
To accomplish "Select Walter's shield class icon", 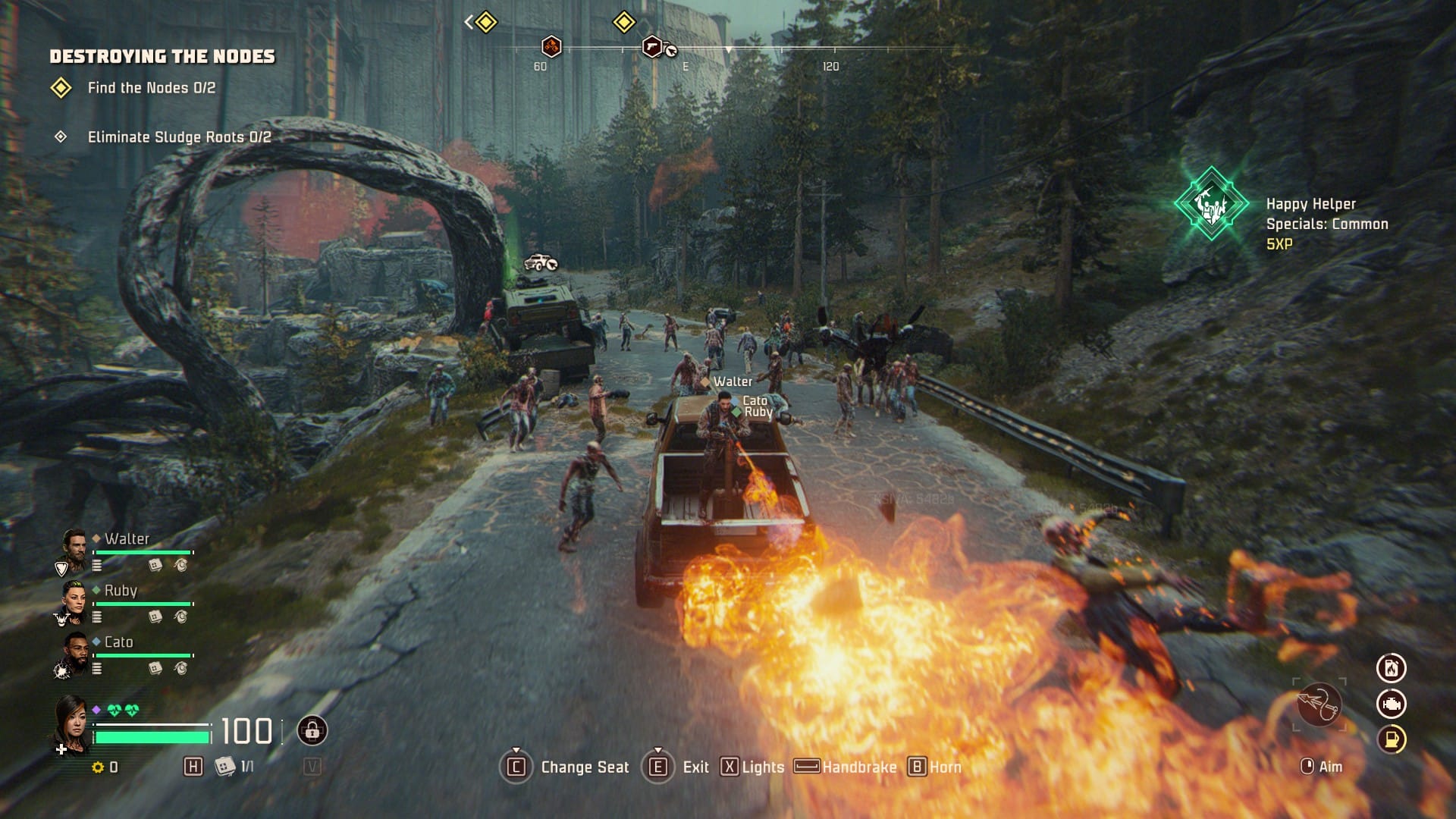I will pos(60,566).
